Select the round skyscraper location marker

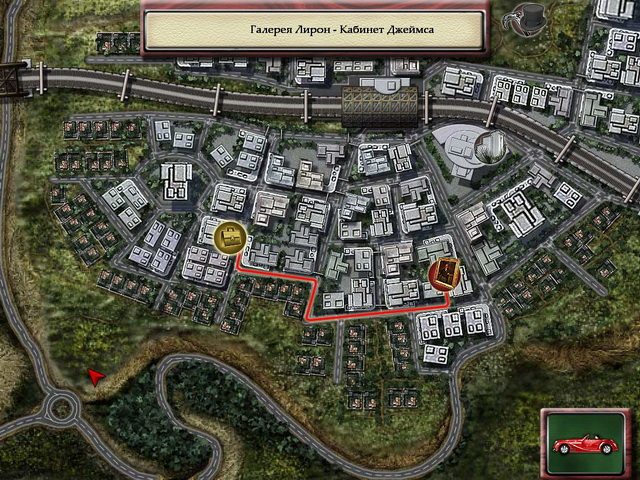pos(490,146)
